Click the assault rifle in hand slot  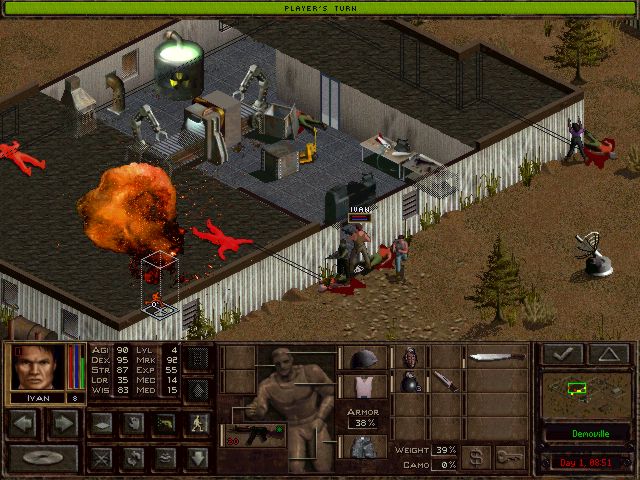[x=252, y=434]
